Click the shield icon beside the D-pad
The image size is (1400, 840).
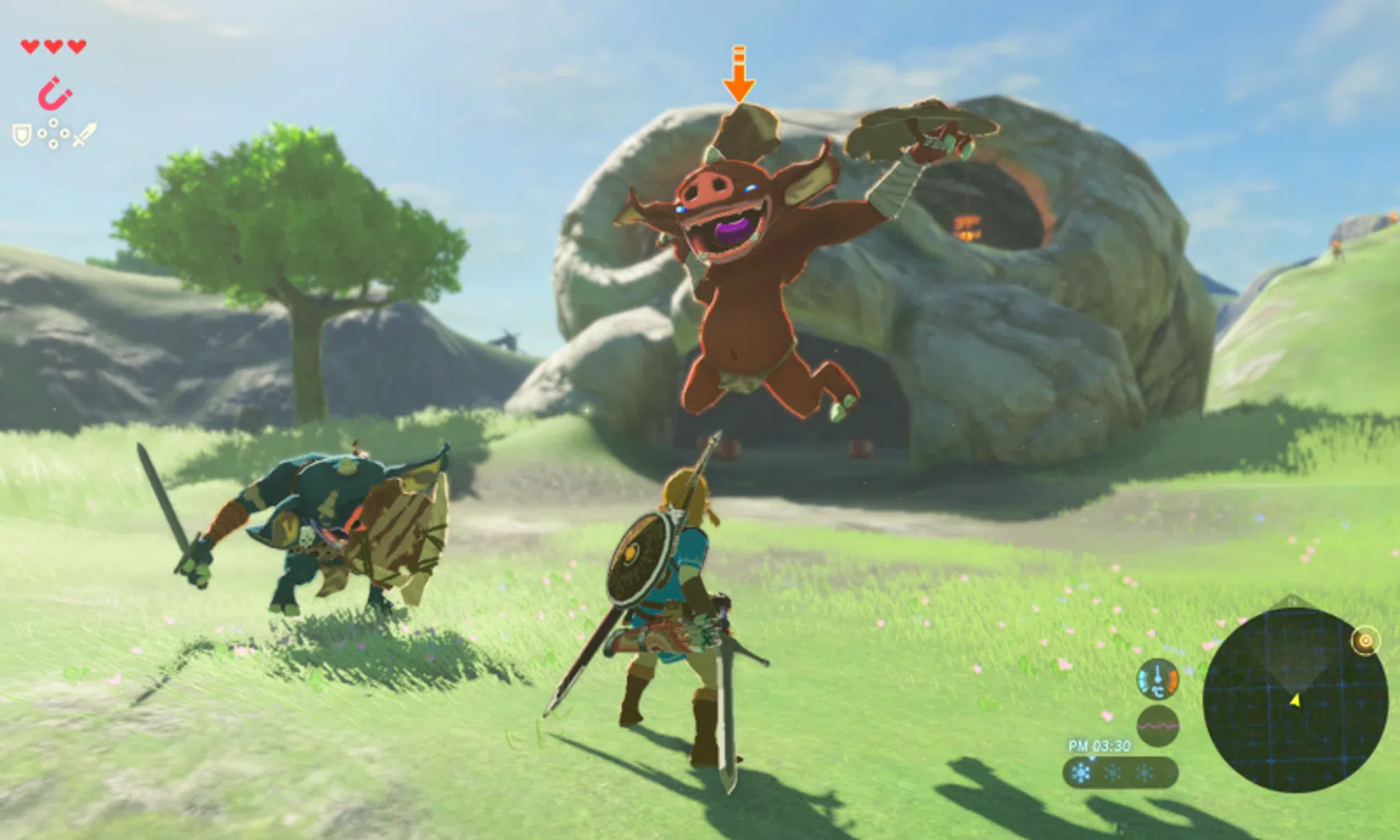coord(21,134)
